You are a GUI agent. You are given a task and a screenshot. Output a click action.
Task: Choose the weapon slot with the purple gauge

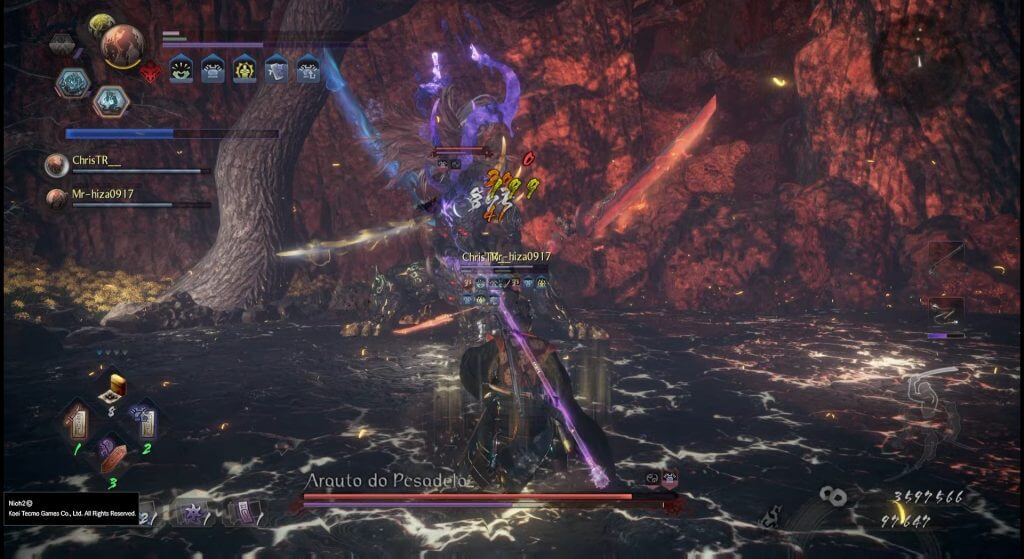point(945,317)
